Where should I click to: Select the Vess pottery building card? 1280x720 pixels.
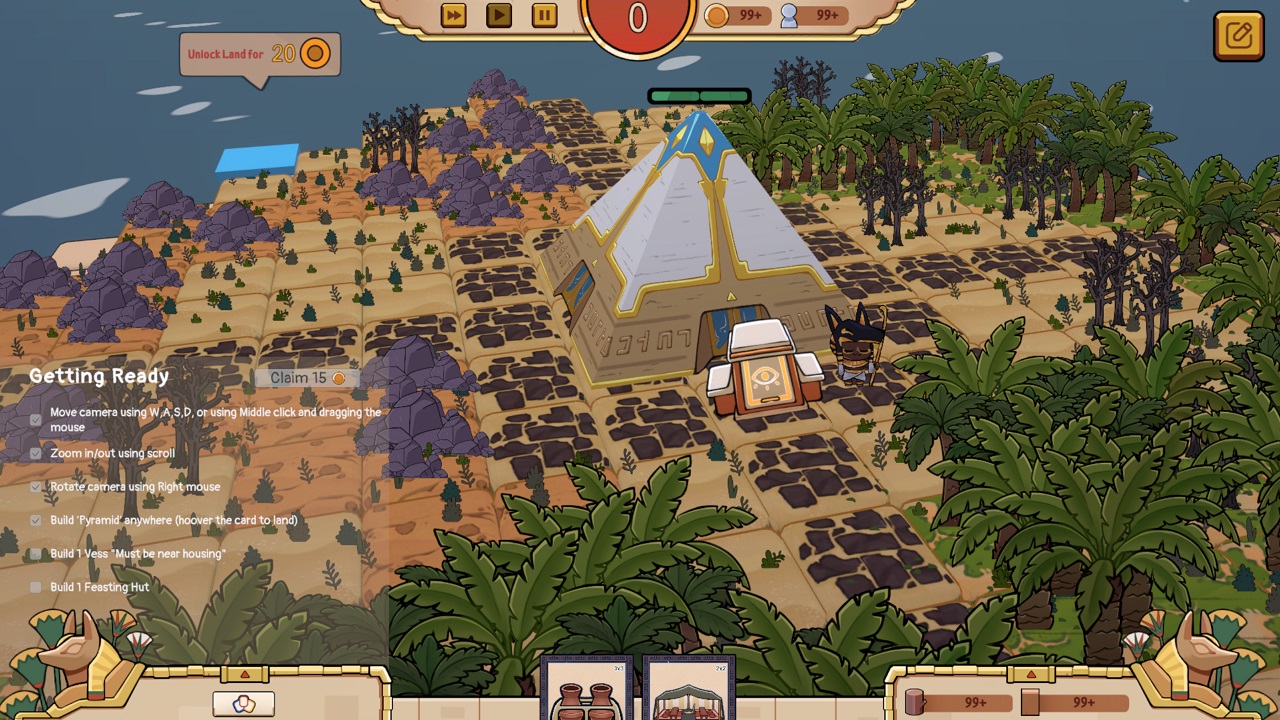click(x=587, y=692)
